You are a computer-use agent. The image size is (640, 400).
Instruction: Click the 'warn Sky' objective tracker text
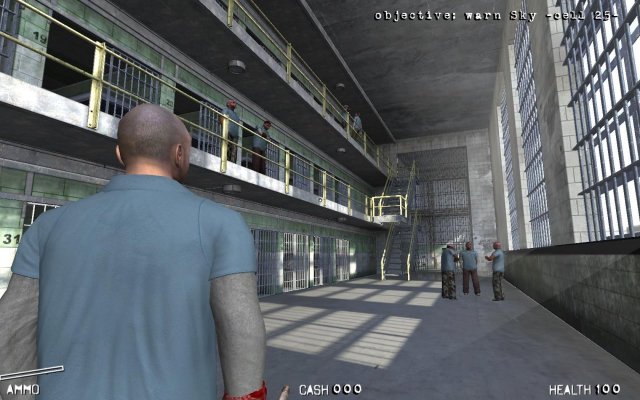(502, 15)
